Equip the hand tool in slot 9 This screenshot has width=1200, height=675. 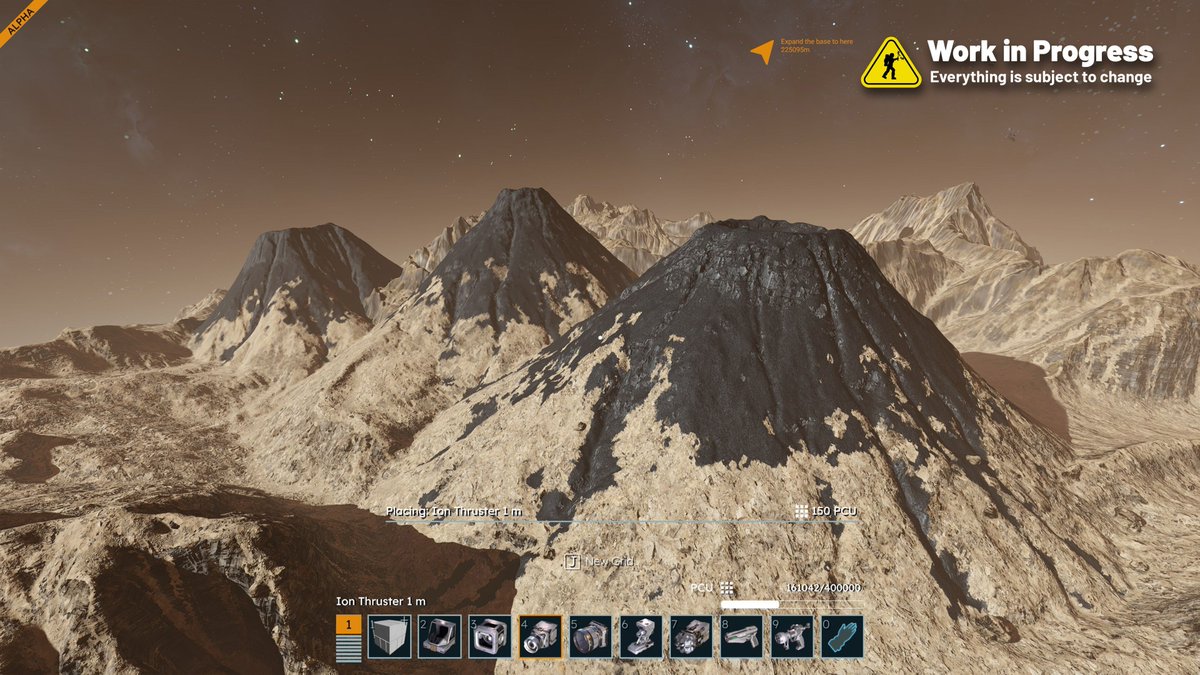click(x=791, y=637)
